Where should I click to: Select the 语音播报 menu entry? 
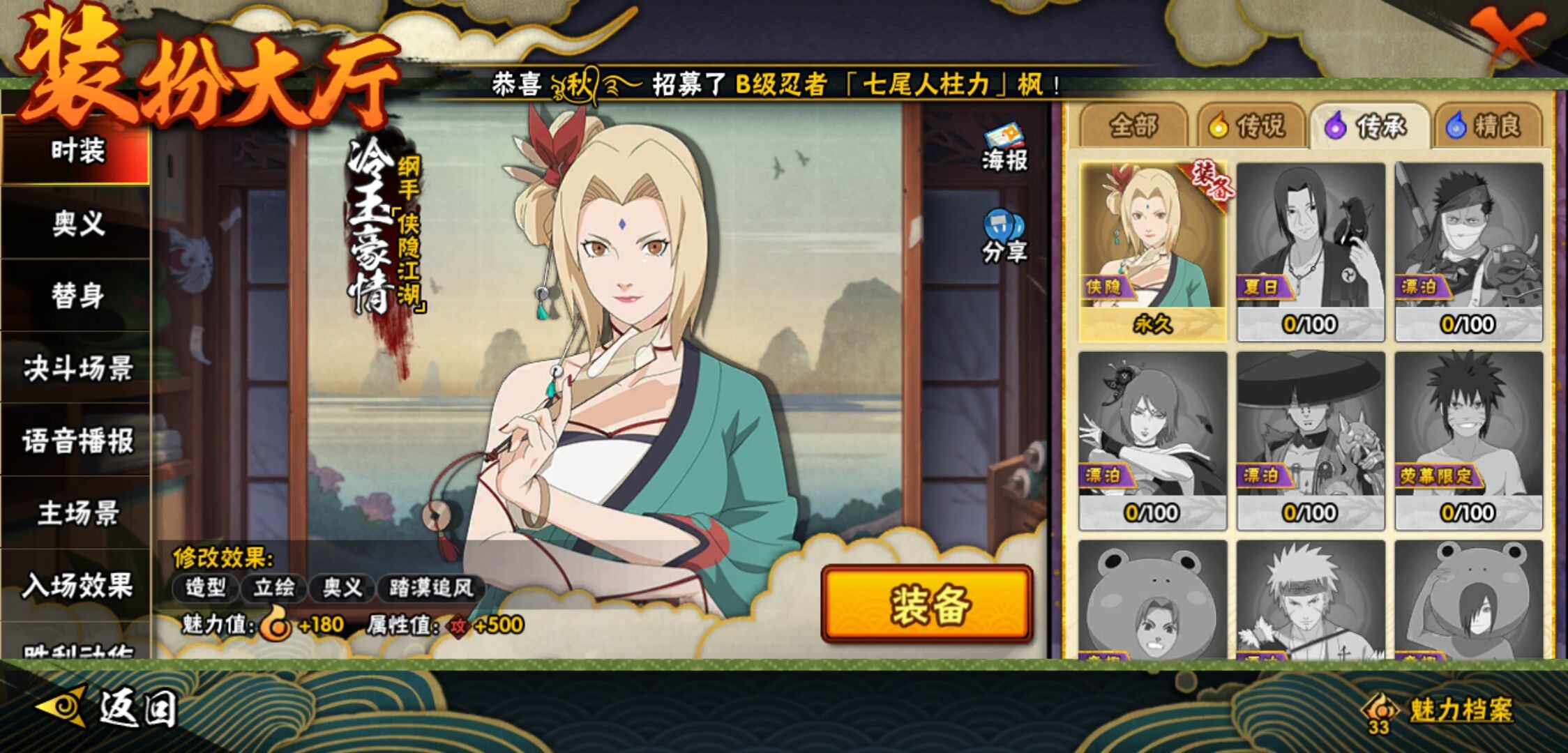click(77, 441)
